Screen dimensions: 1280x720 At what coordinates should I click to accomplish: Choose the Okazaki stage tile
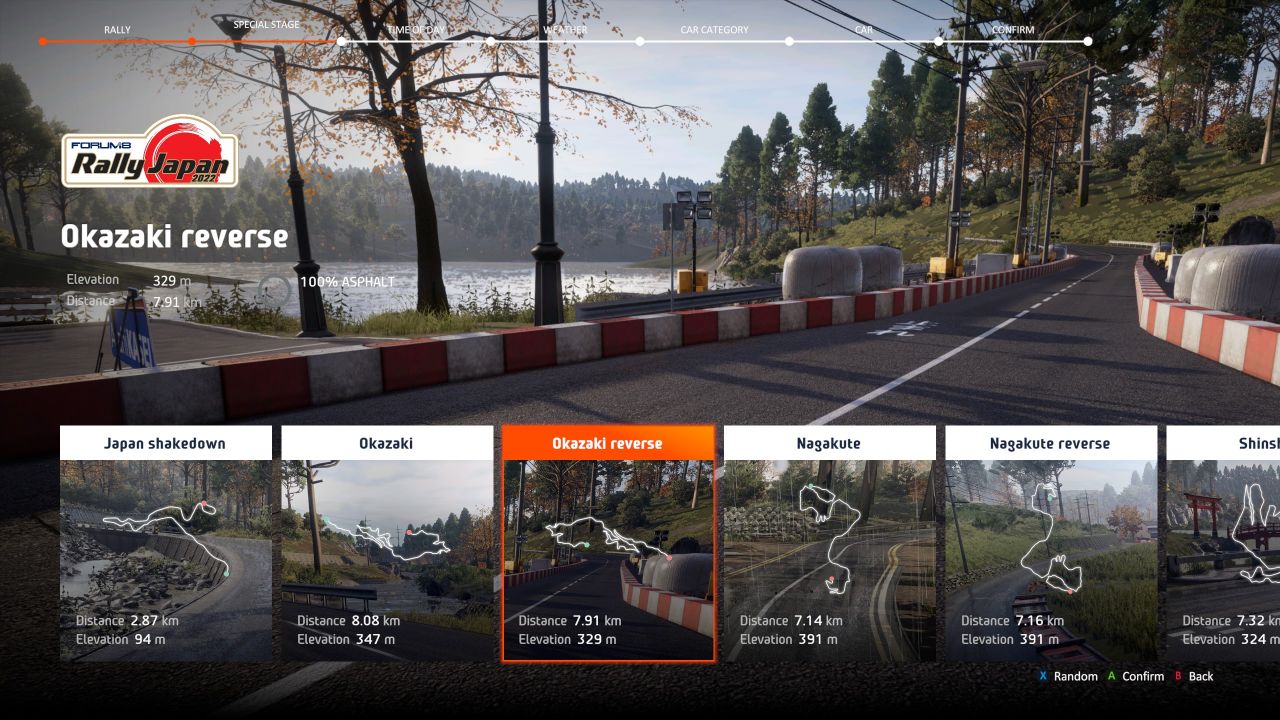click(x=387, y=543)
